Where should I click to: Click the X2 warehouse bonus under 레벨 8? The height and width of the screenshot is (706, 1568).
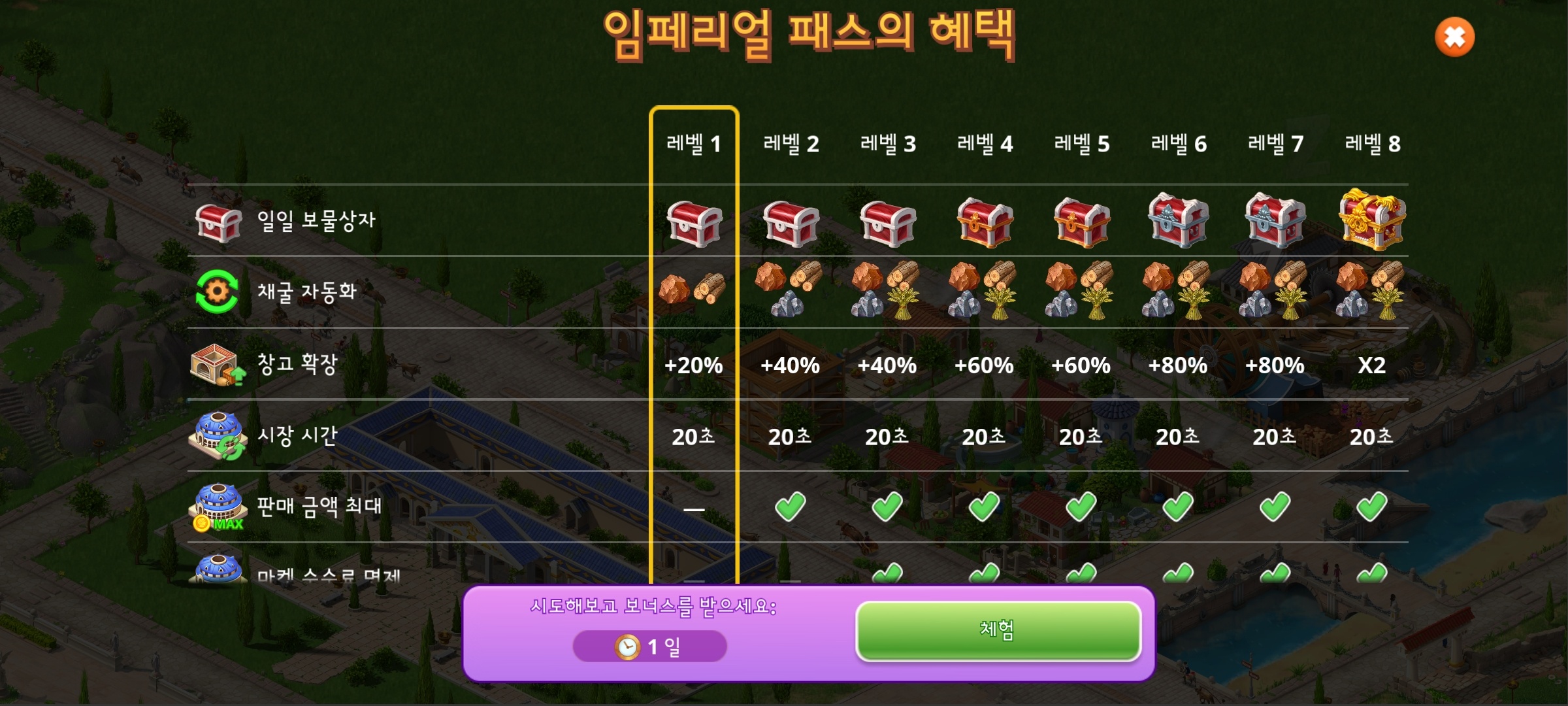[x=1371, y=366]
